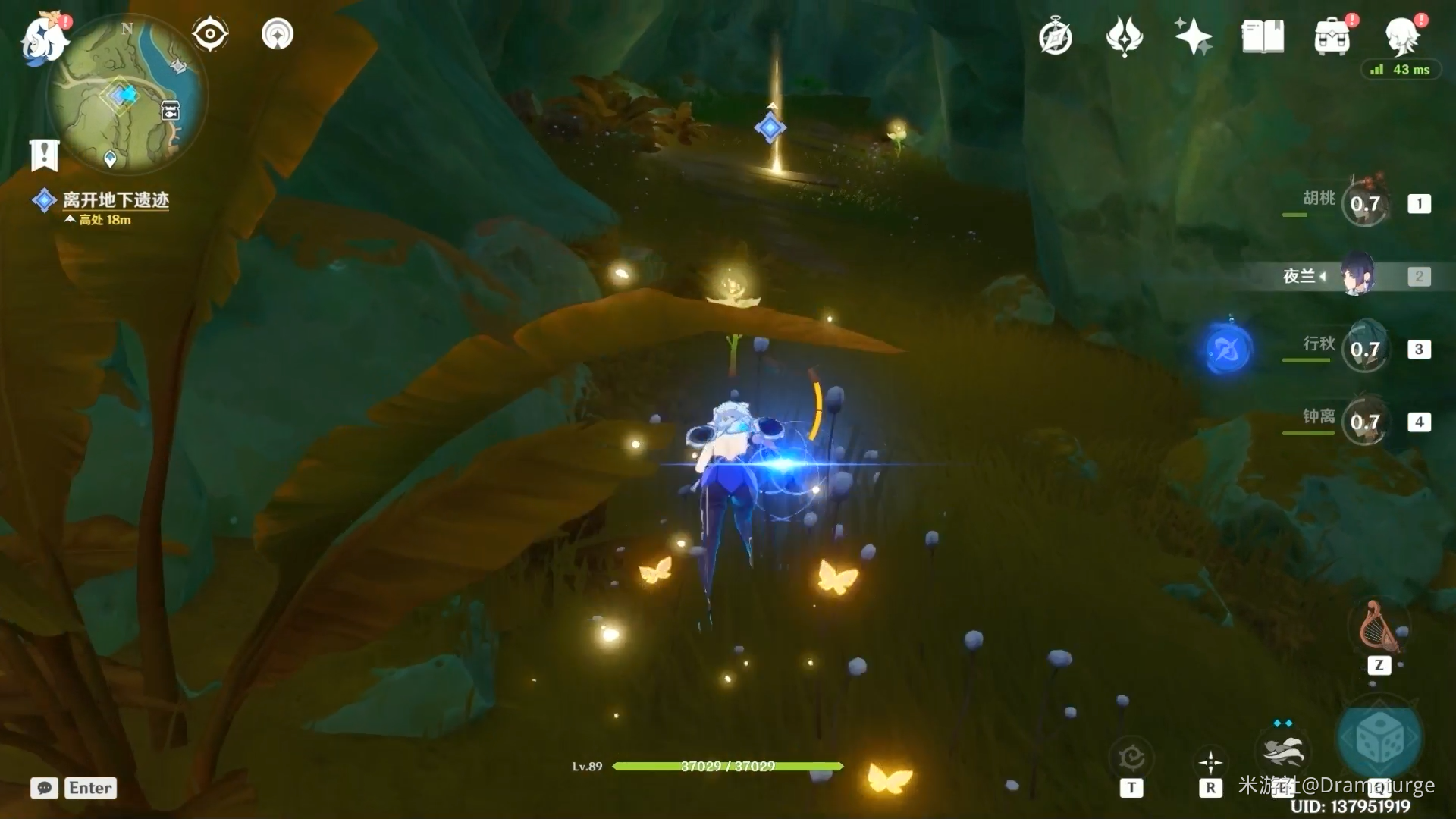Open the wish star icon
Viewport: 1456px width, 819px height.
point(1193,36)
